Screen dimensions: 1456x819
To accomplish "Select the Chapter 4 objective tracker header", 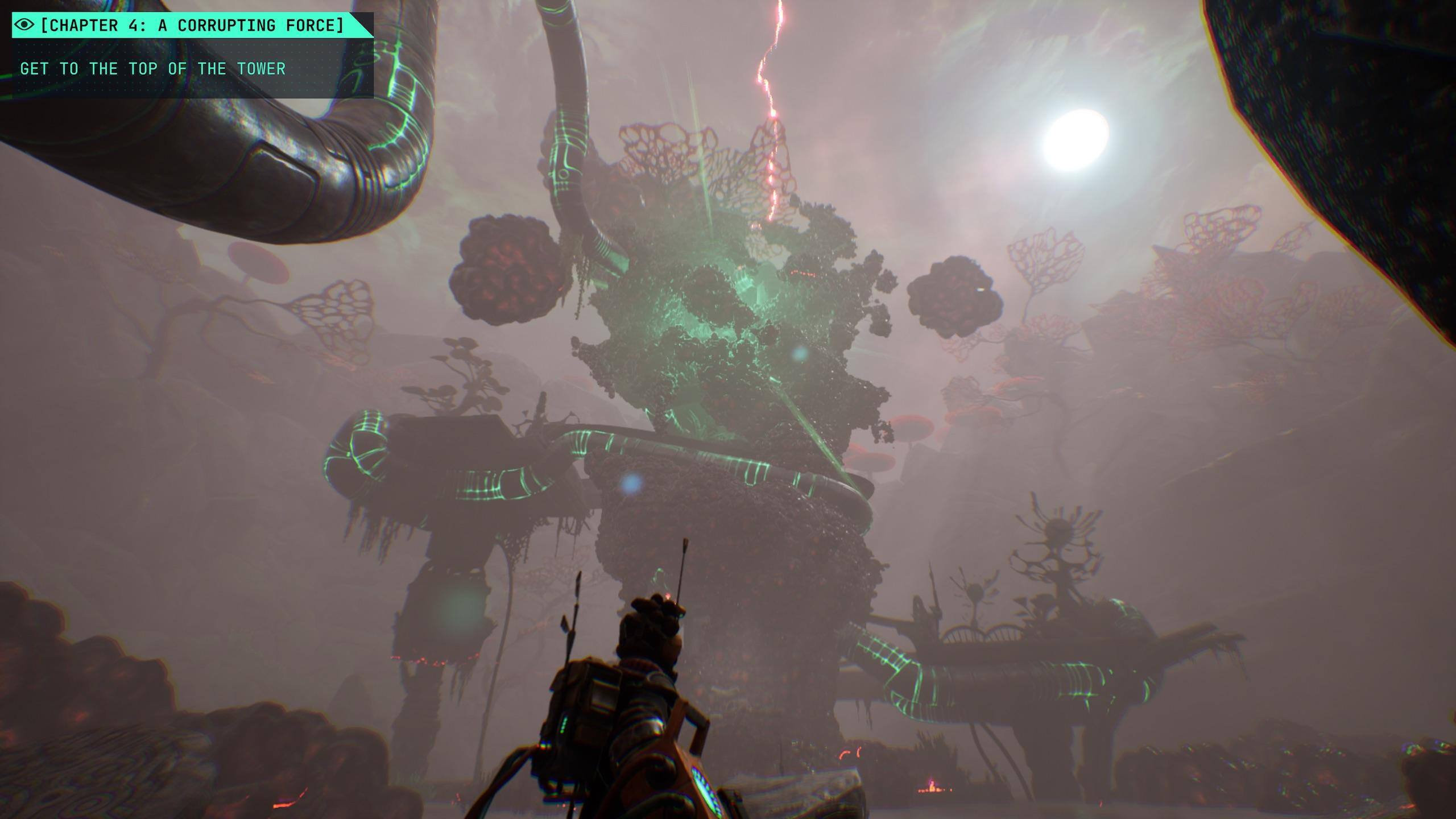I will point(192,26).
